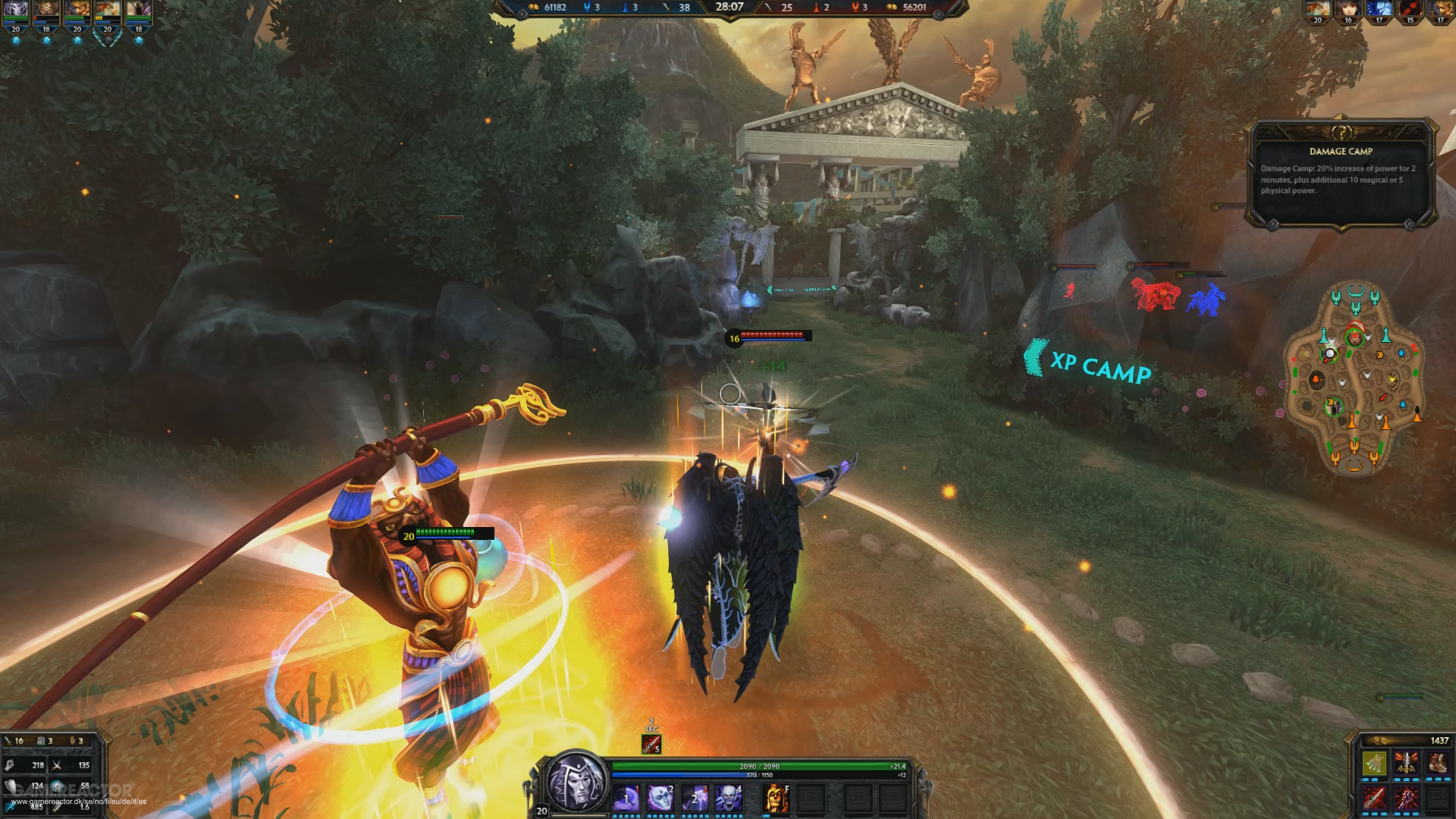Open the red dagger item icon

coord(1374,799)
